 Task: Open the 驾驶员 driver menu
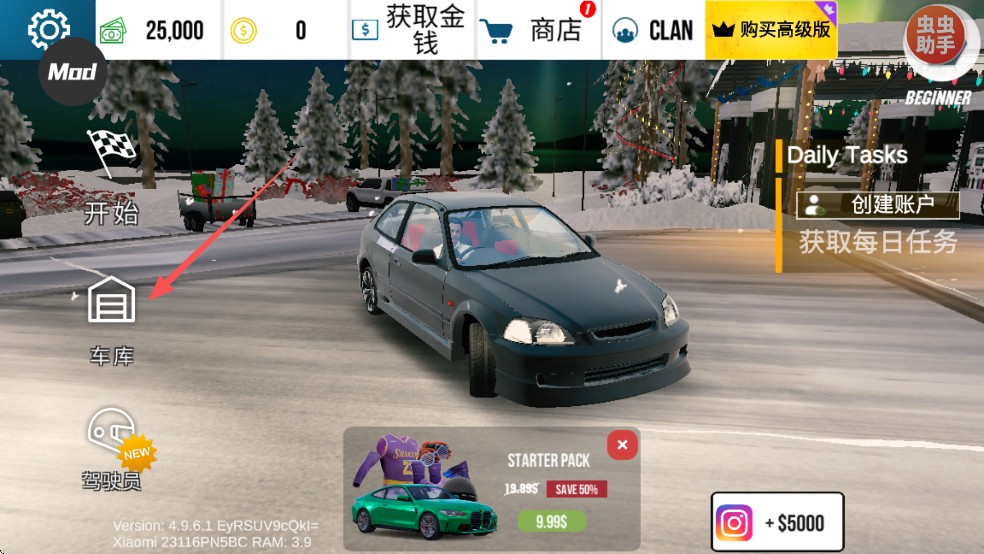(x=112, y=450)
